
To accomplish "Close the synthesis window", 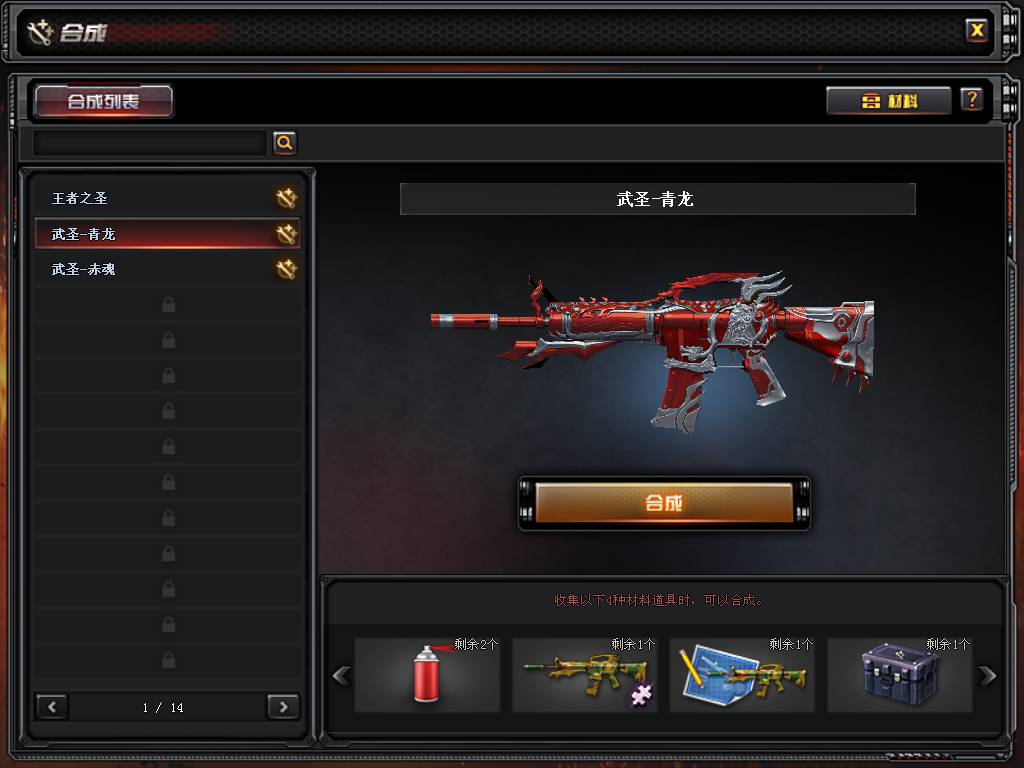I will point(977,30).
